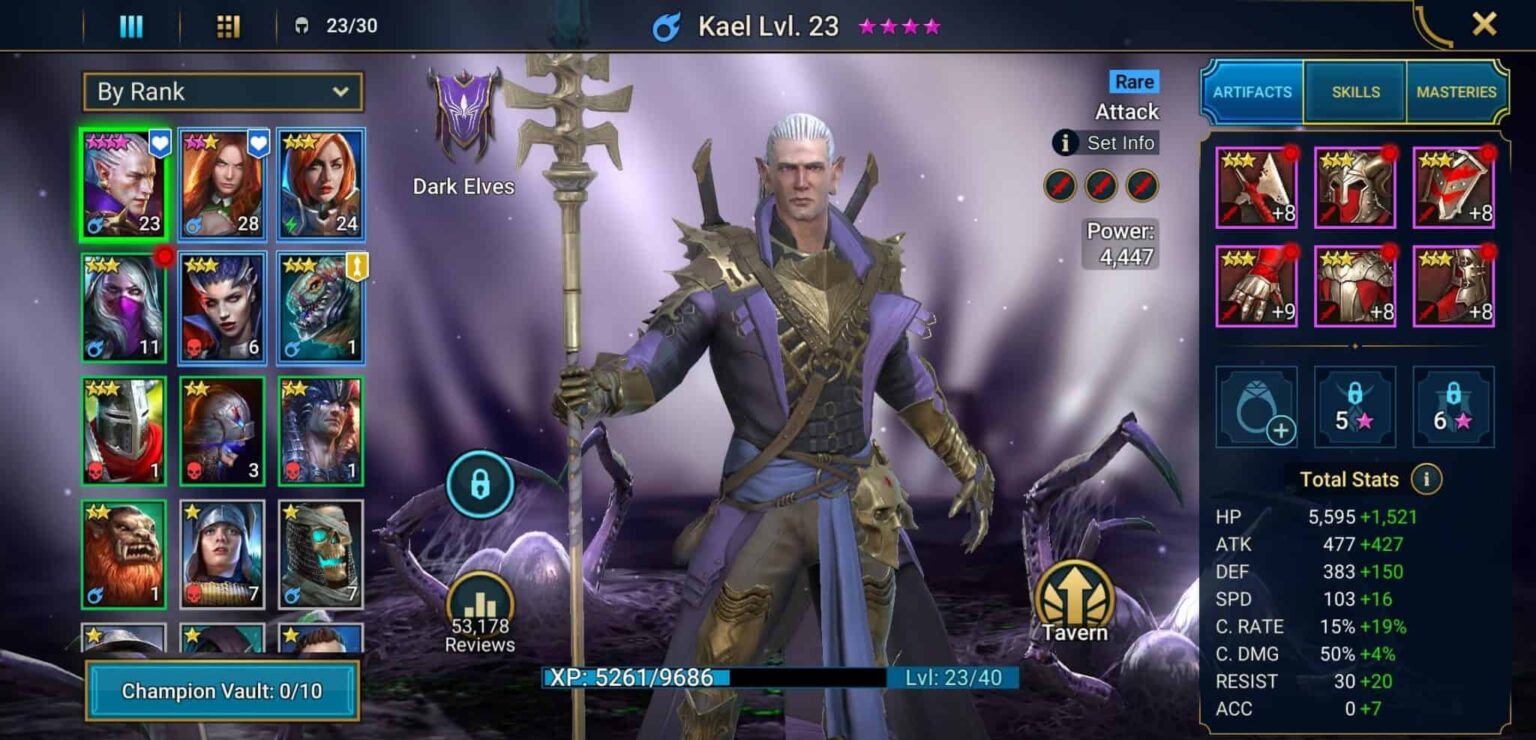1536x740 pixels.
Task: Tap the locked 5-star Amulet slot
Action: click(x=1355, y=408)
